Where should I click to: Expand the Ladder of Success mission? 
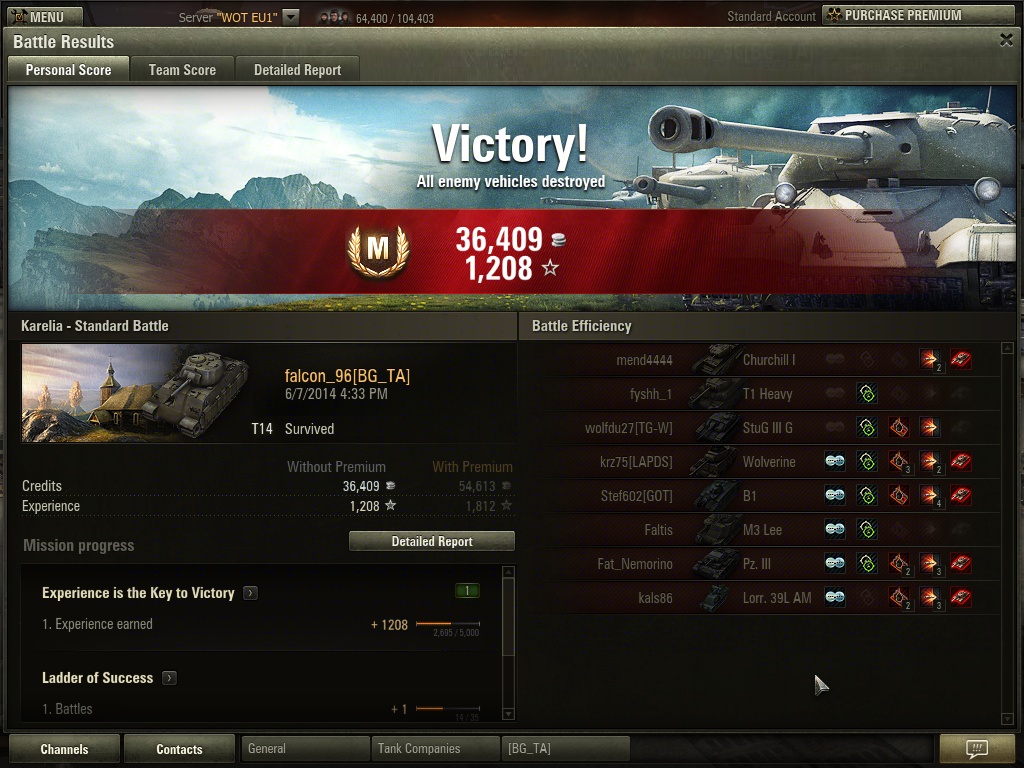click(x=170, y=678)
